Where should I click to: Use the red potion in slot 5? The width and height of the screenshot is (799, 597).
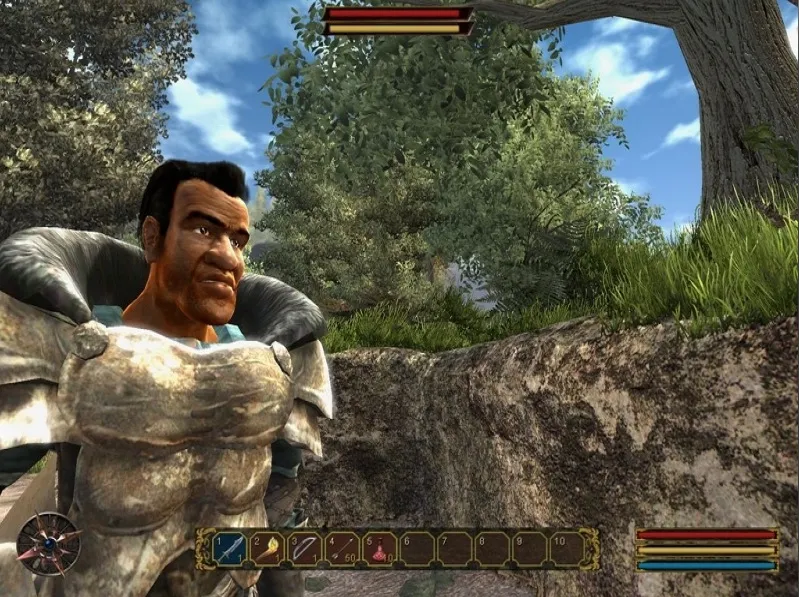coord(380,549)
